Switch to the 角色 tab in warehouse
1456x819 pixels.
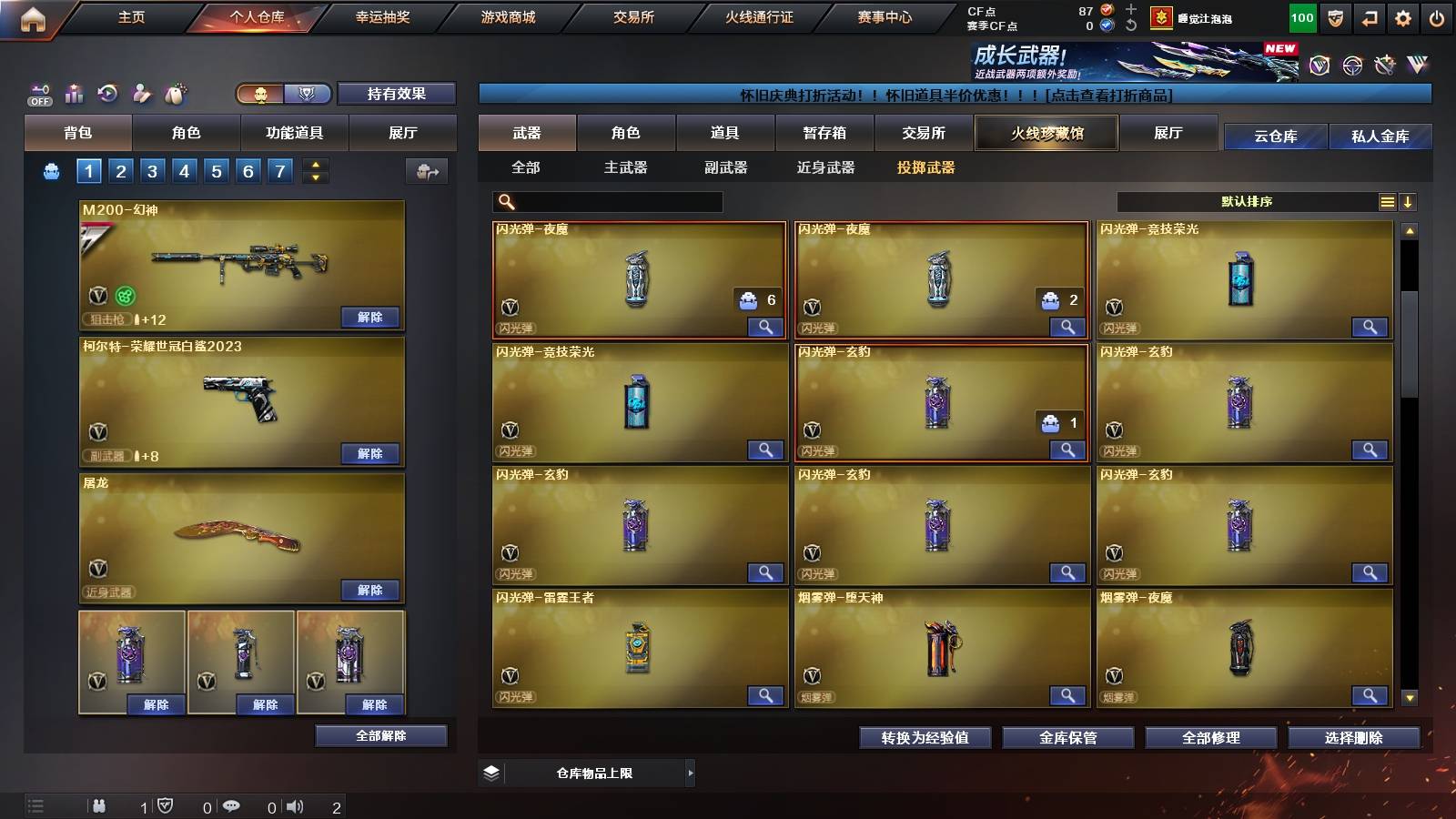(x=626, y=133)
